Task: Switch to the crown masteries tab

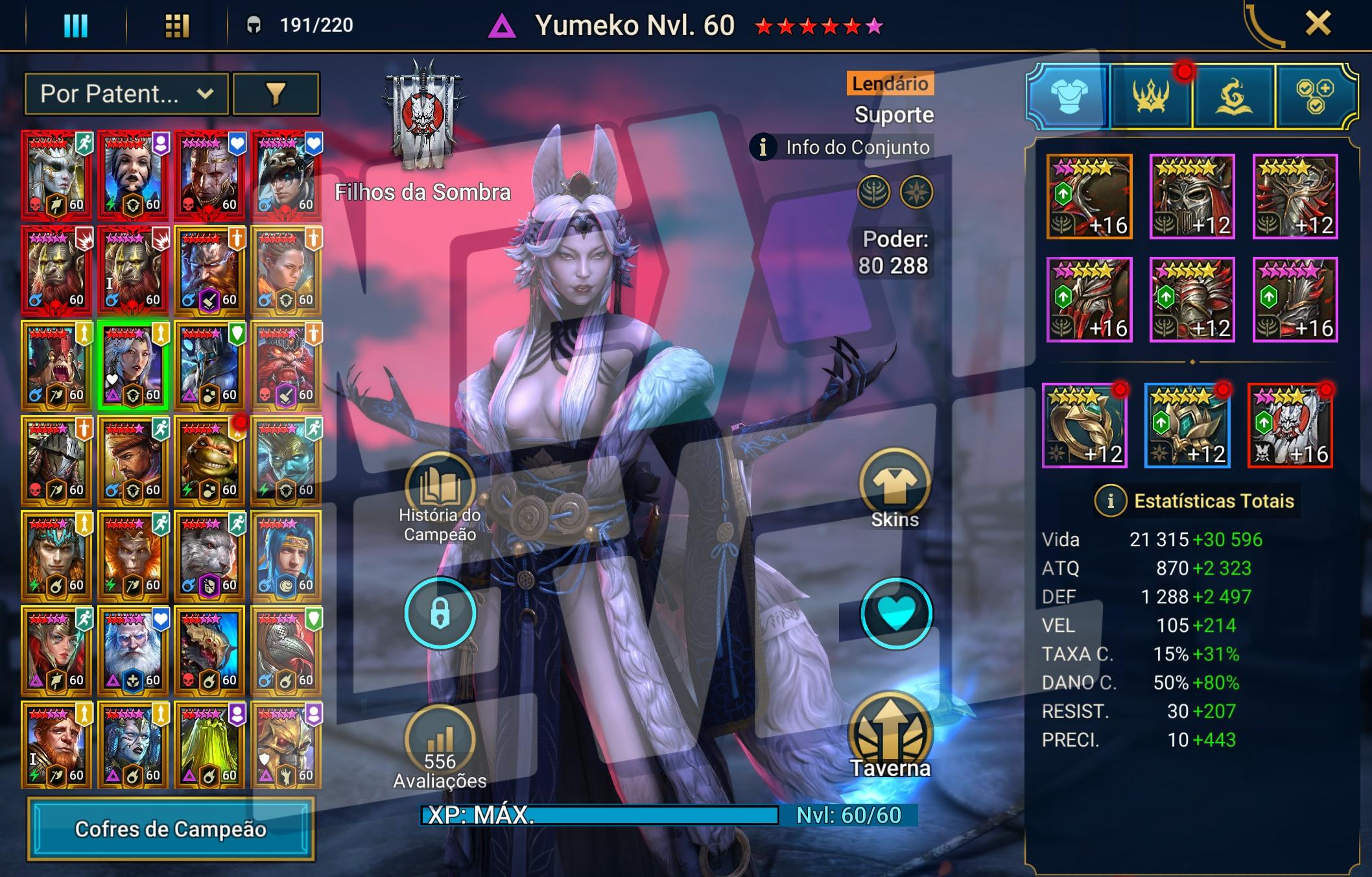Action: [1151, 96]
